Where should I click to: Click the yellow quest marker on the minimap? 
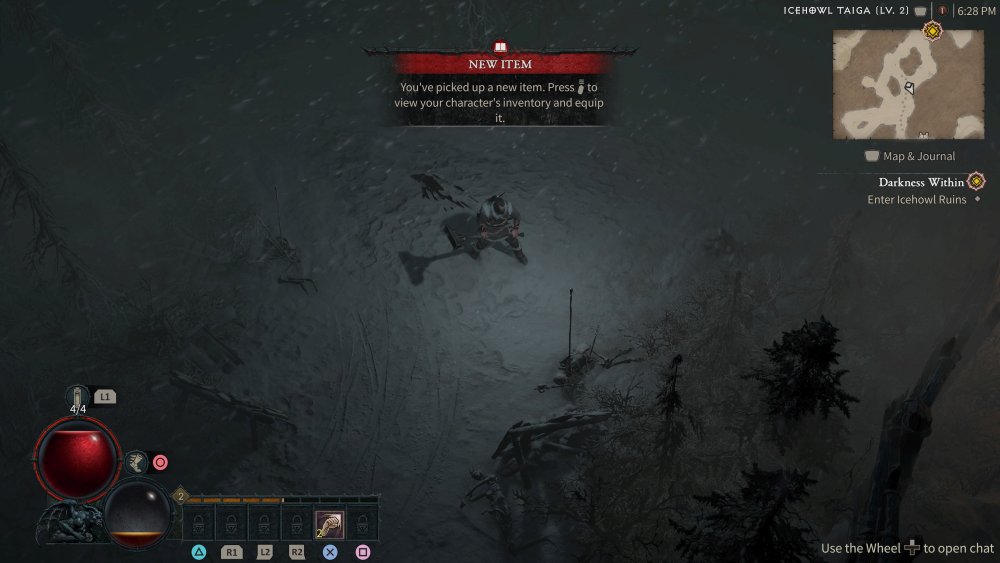click(x=932, y=31)
